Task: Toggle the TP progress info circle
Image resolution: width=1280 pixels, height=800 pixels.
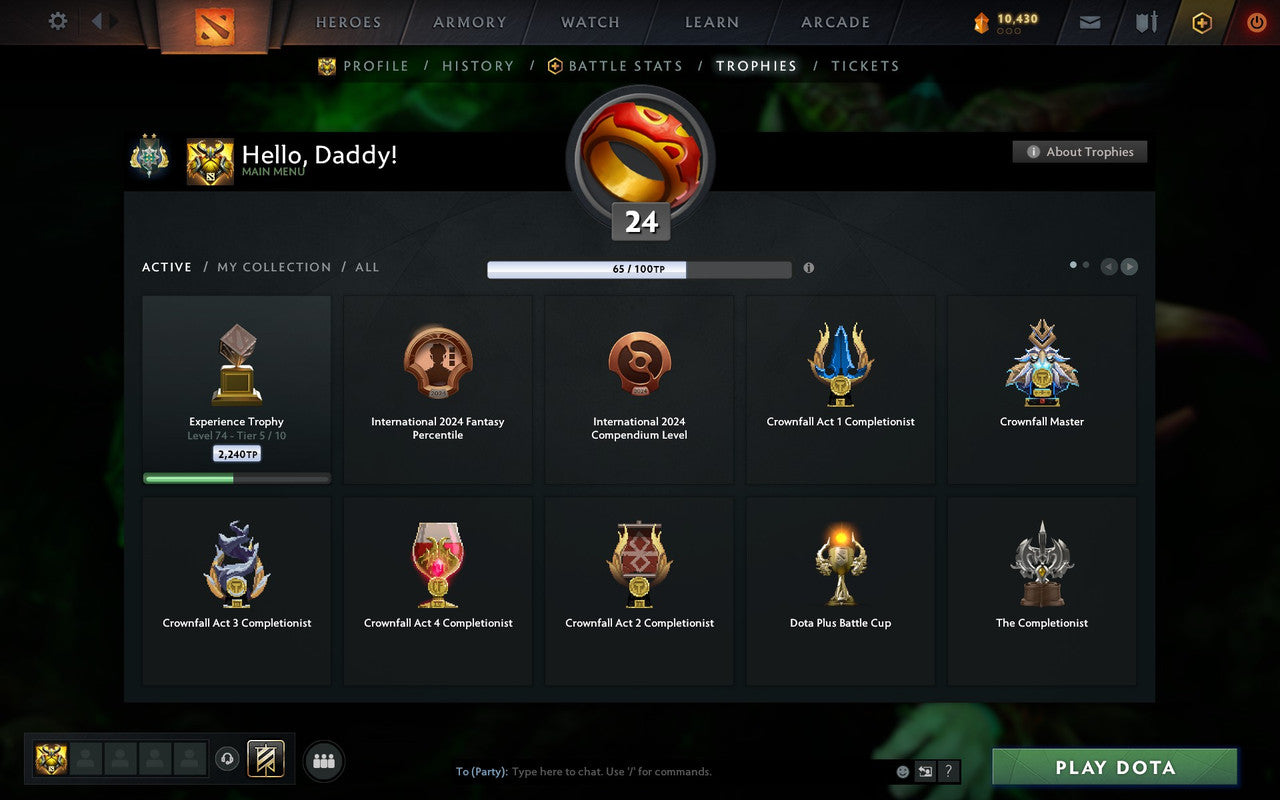Action: pyautogui.click(x=809, y=268)
